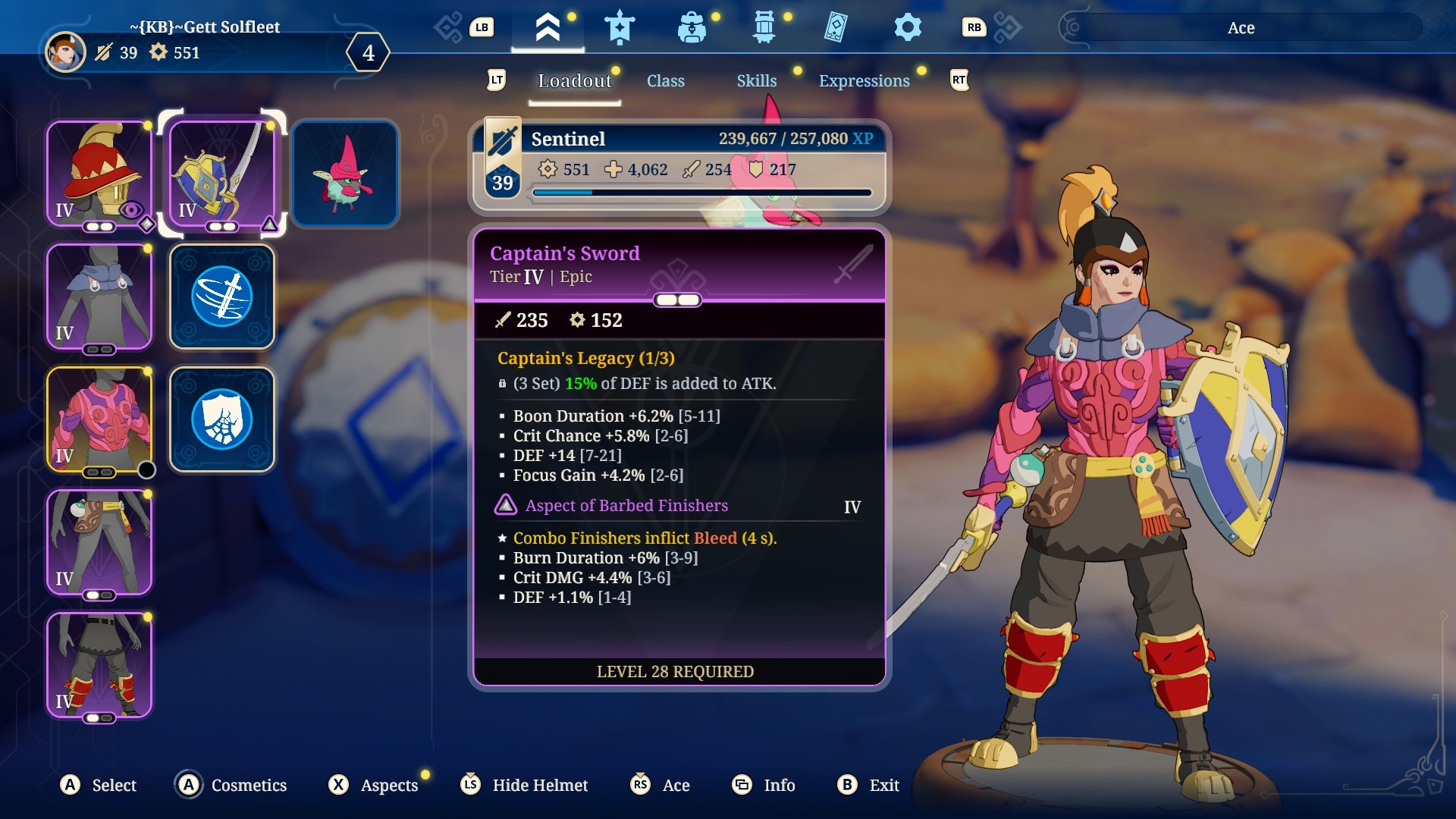The image size is (1456, 819).
Task: Open the star figure menu icon
Action: pyautogui.click(x=620, y=28)
